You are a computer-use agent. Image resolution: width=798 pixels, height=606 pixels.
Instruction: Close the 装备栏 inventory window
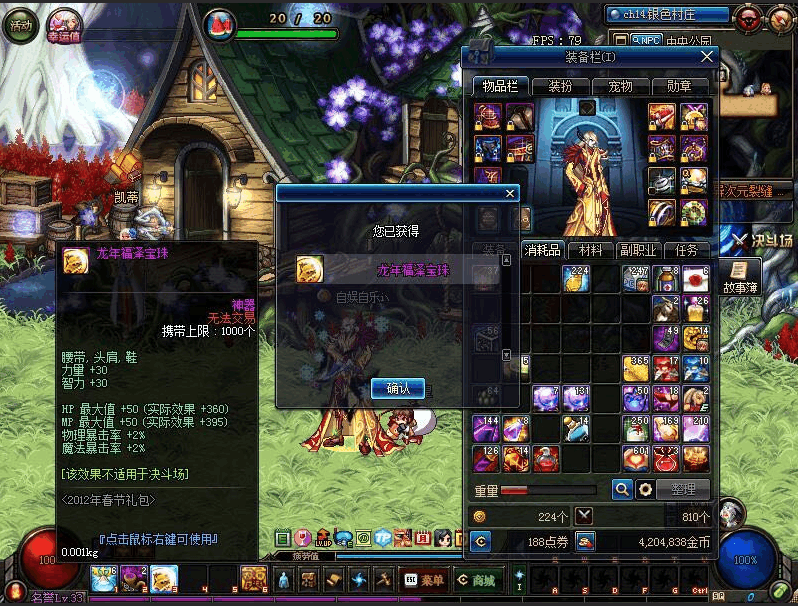(708, 57)
